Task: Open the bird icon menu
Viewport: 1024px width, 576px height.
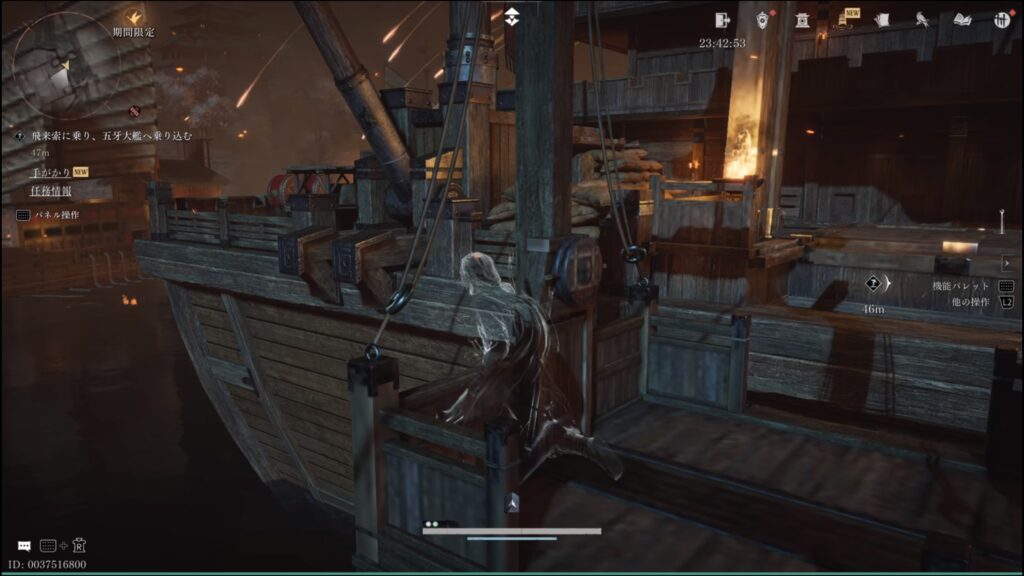Action: (x=922, y=19)
